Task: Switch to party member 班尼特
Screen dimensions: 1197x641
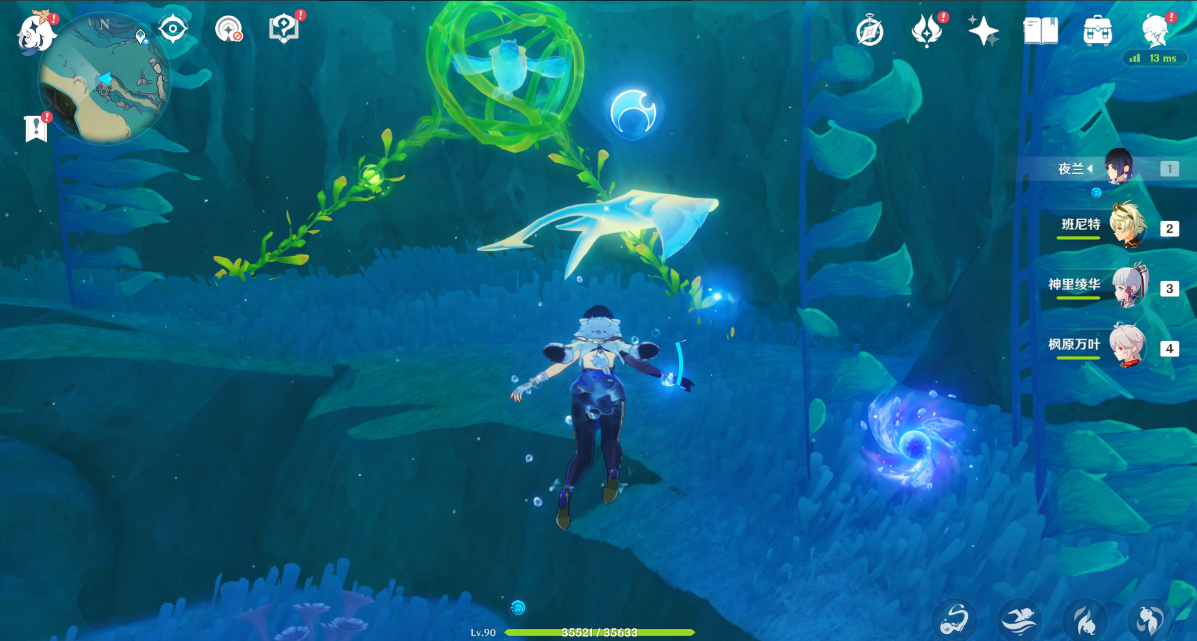Action: [1128, 228]
